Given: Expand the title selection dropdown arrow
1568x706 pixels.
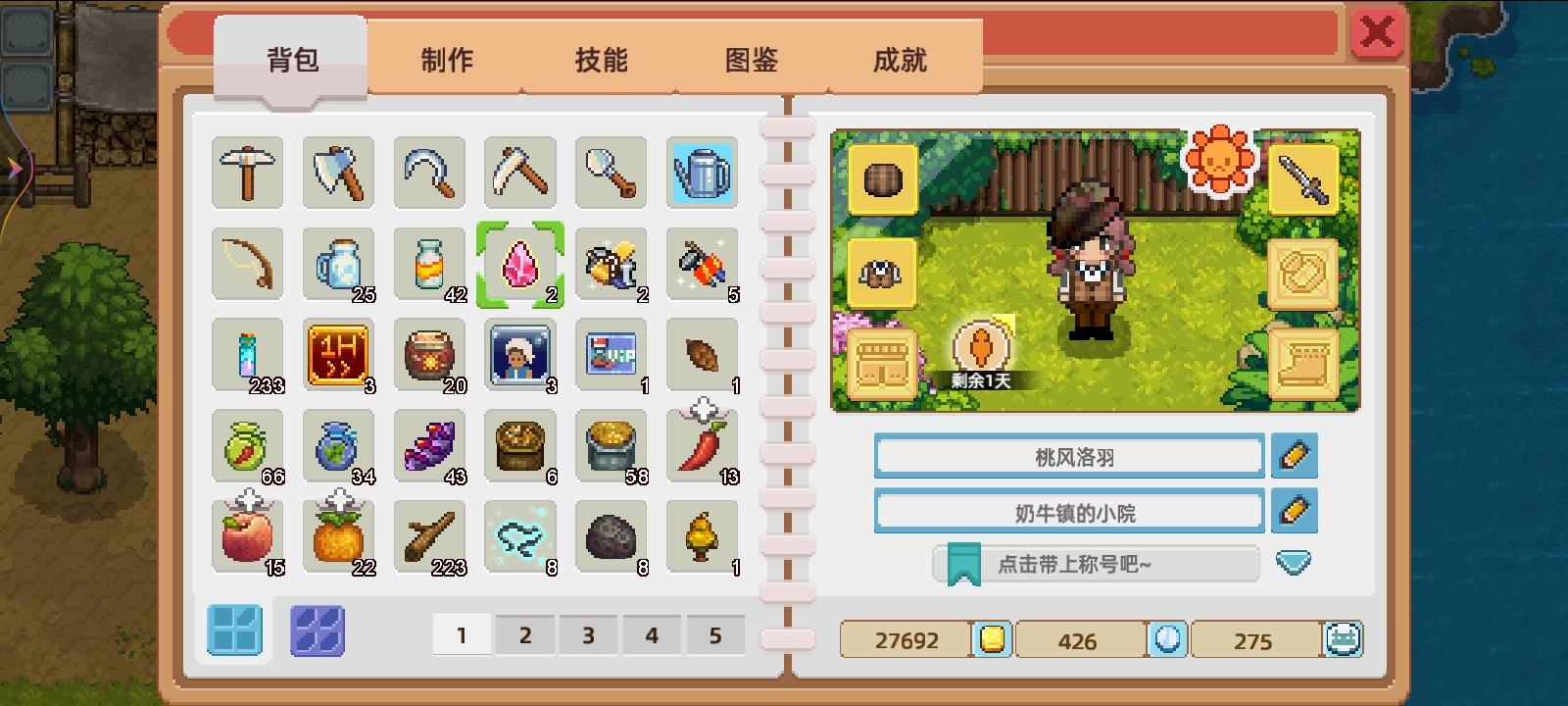Looking at the screenshot, I should (x=1296, y=563).
